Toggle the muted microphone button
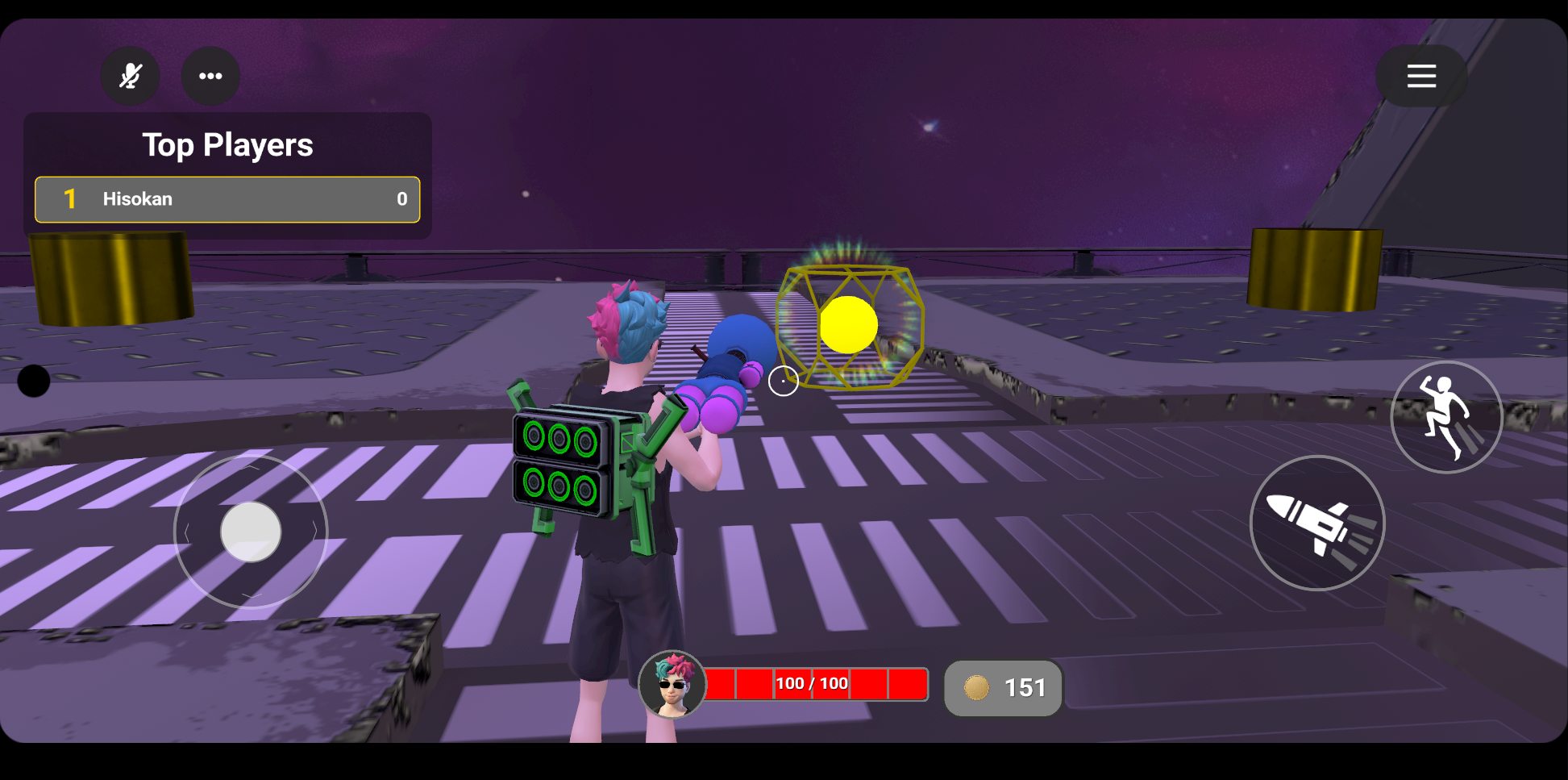 point(130,76)
